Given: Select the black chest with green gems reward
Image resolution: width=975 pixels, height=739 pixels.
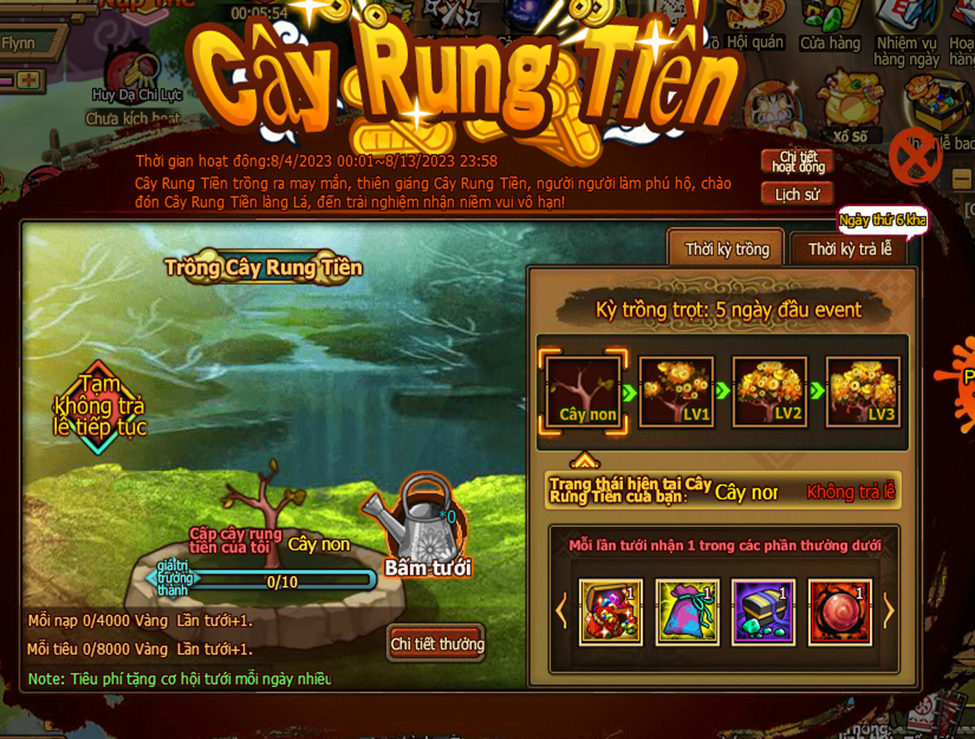Looking at the screenshot, I should tap(763, 611).
